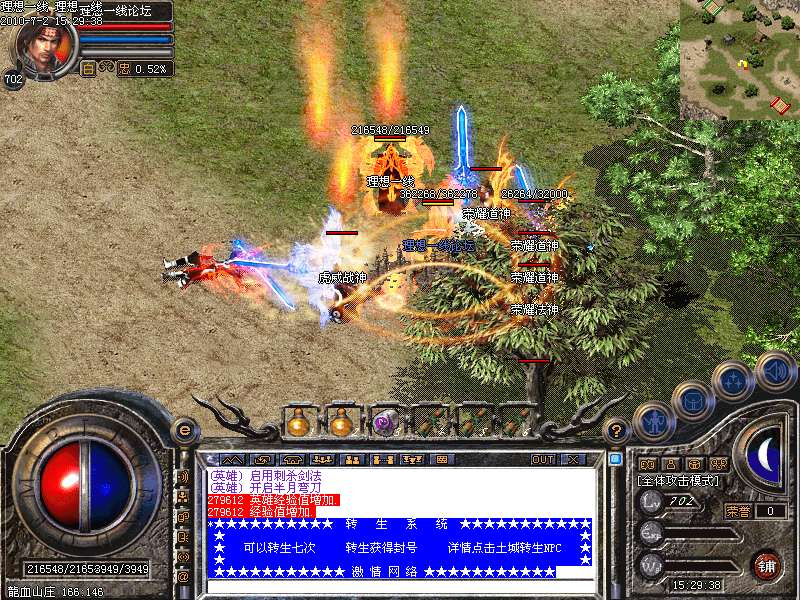Use the second gold gourd potion slot

[342, 423]
